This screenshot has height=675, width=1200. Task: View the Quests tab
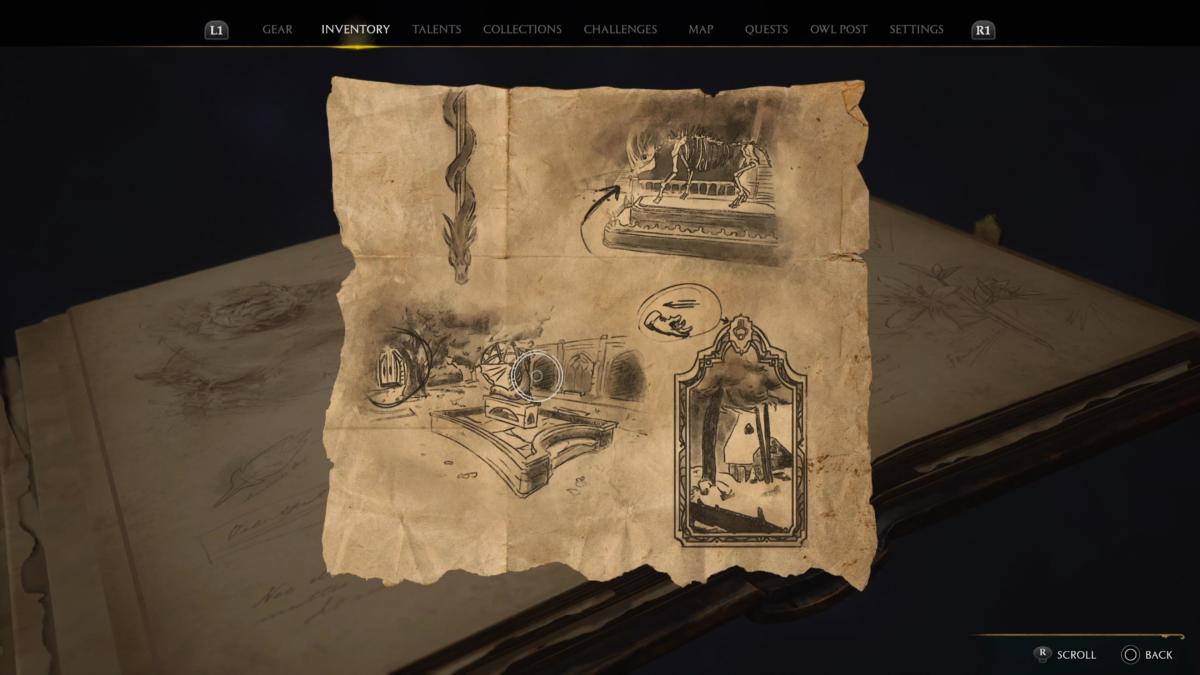pos(766,30)
